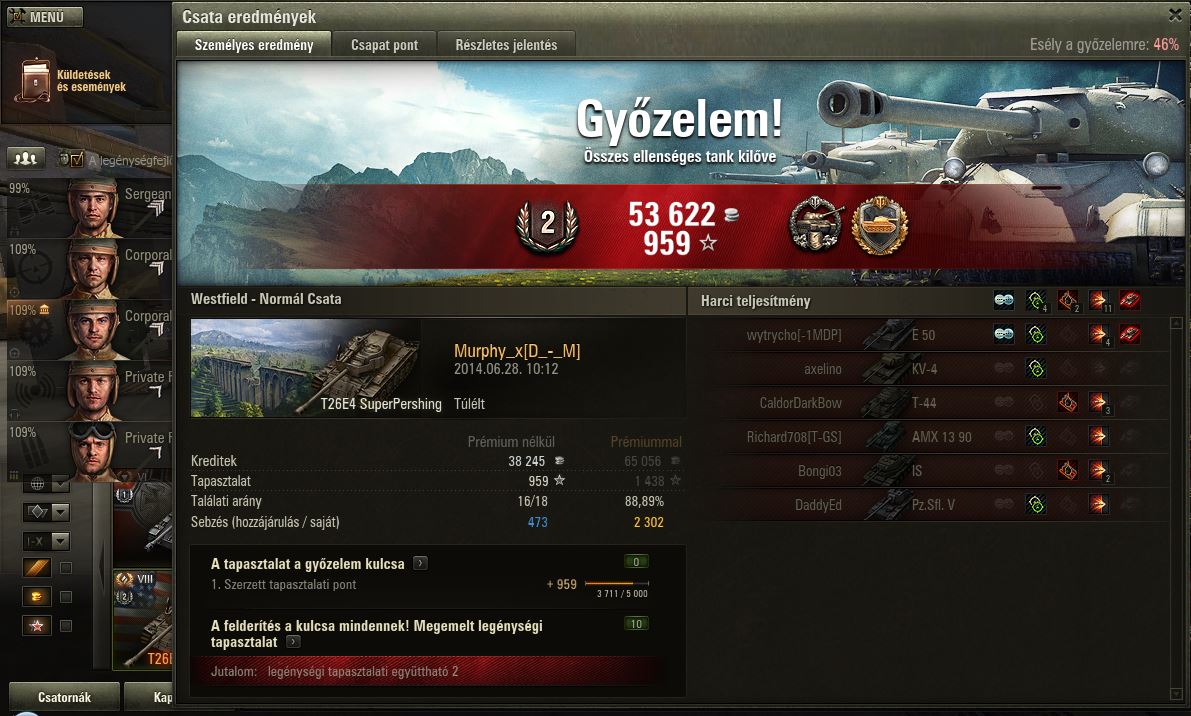Screen dimensions: 1191x716
Task: Click the Sergeant crew member portrait
Action: 95,208
